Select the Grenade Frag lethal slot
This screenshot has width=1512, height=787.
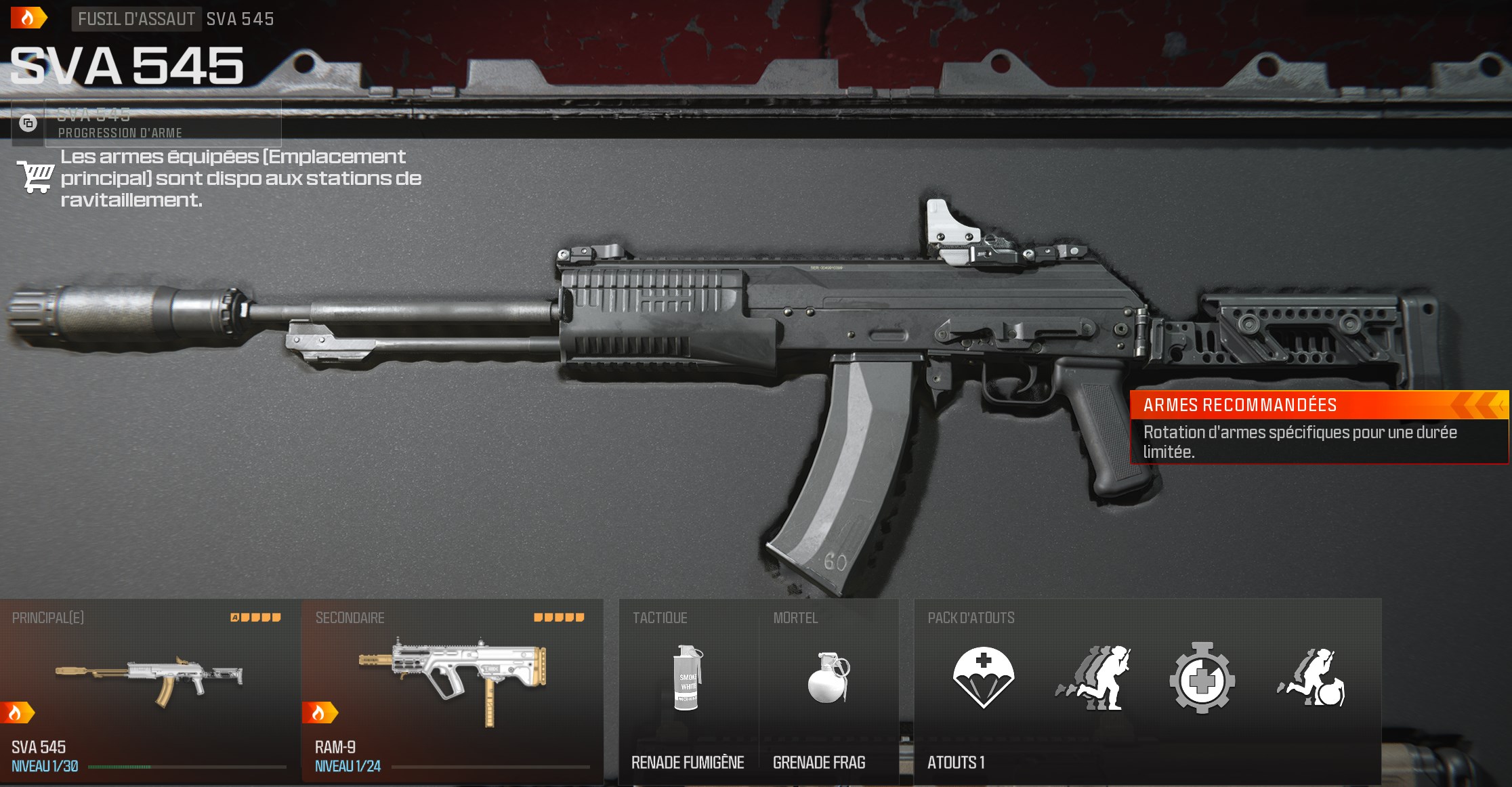(828, 691)
